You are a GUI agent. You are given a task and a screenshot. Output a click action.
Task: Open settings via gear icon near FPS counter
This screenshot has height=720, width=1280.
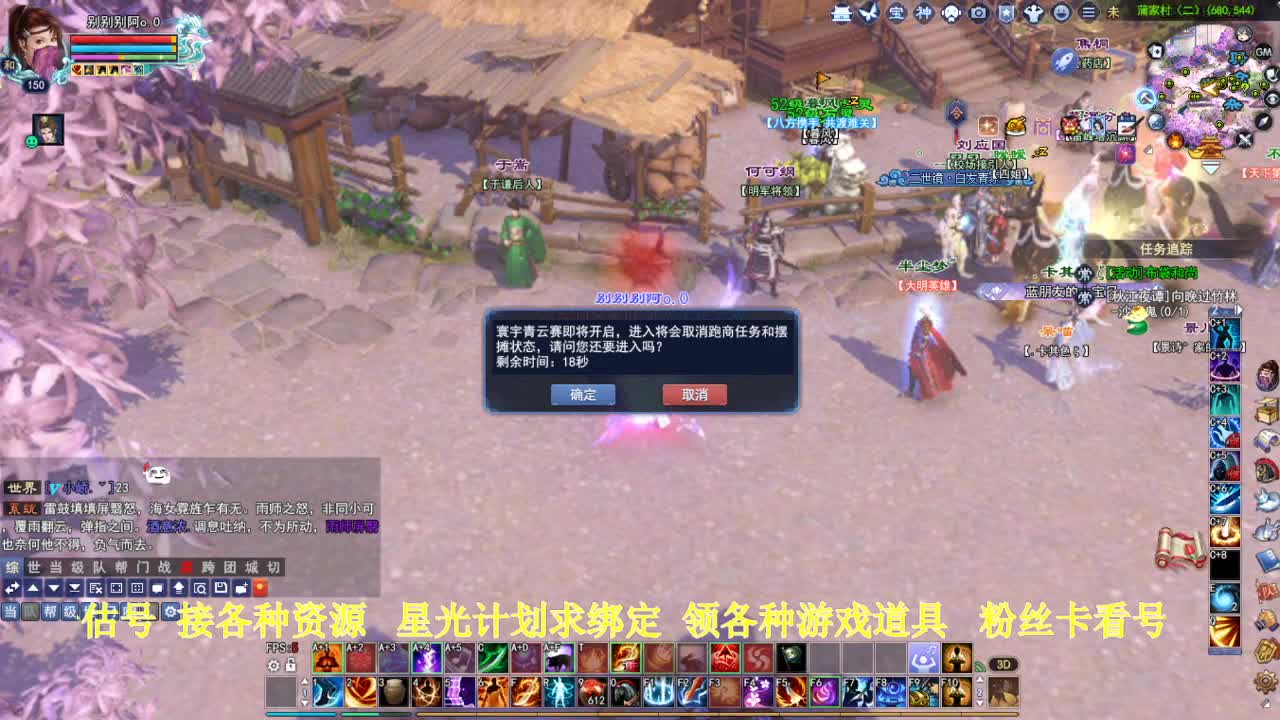click(x=273, y=665)
